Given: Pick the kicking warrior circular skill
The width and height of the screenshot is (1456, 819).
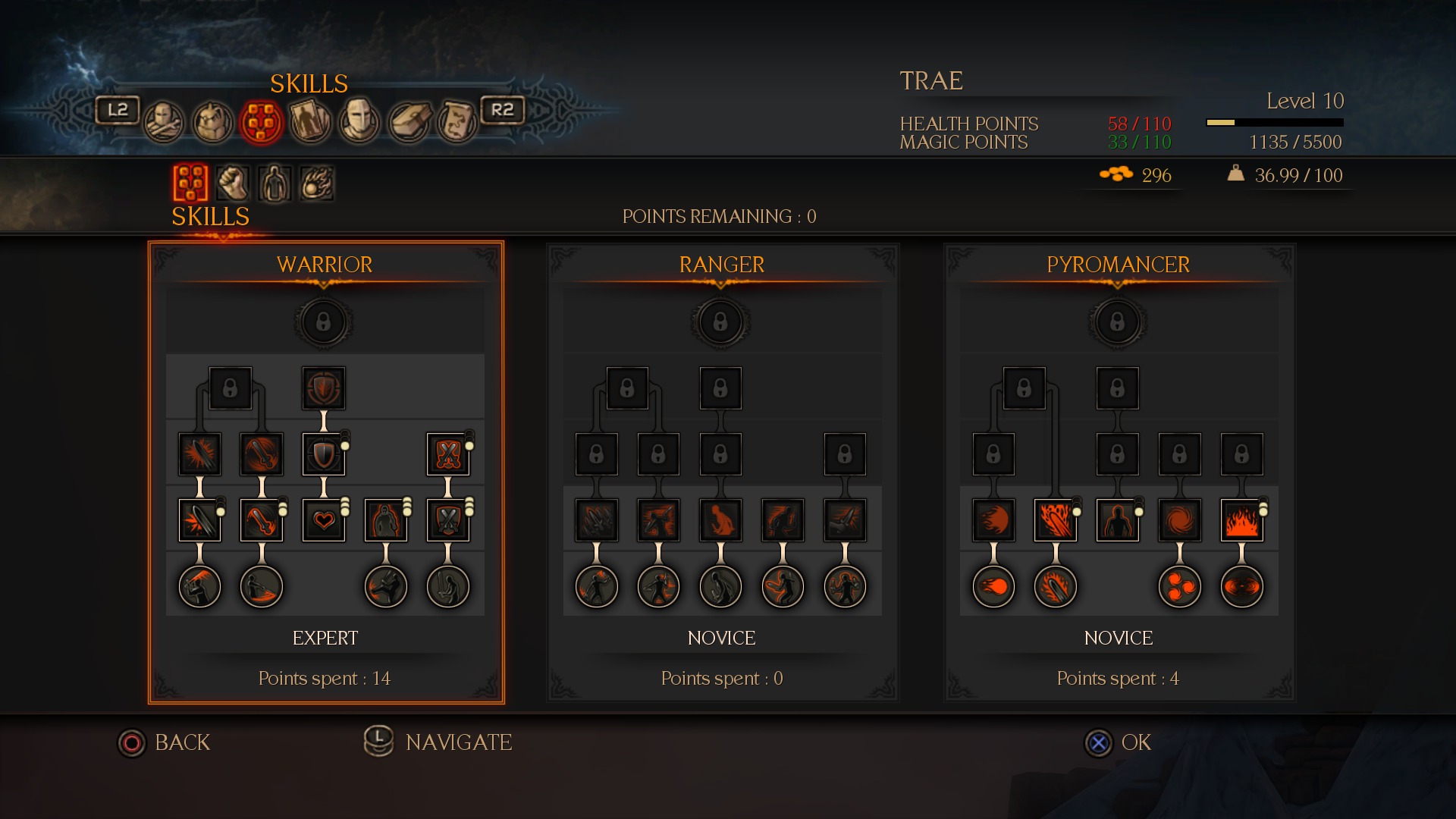Looking at the screenshot, I should (386, 586).
